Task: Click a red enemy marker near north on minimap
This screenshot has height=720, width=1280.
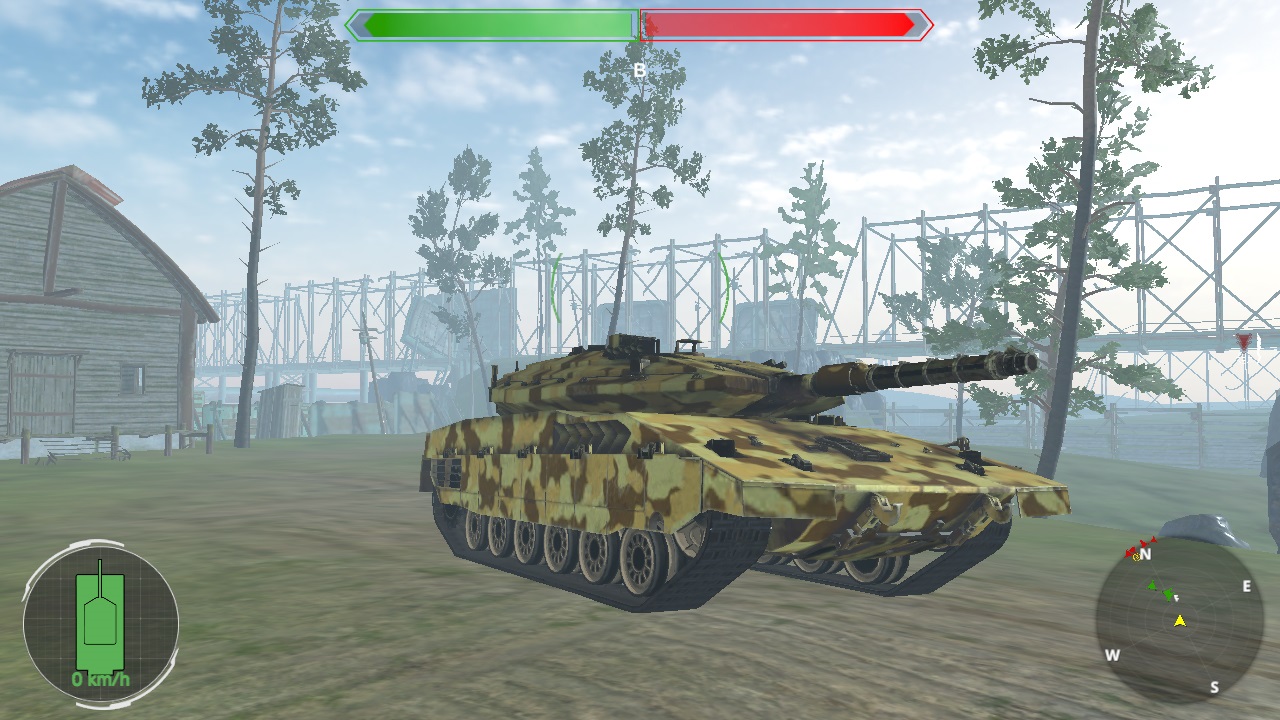Action: pos(1141,542)
